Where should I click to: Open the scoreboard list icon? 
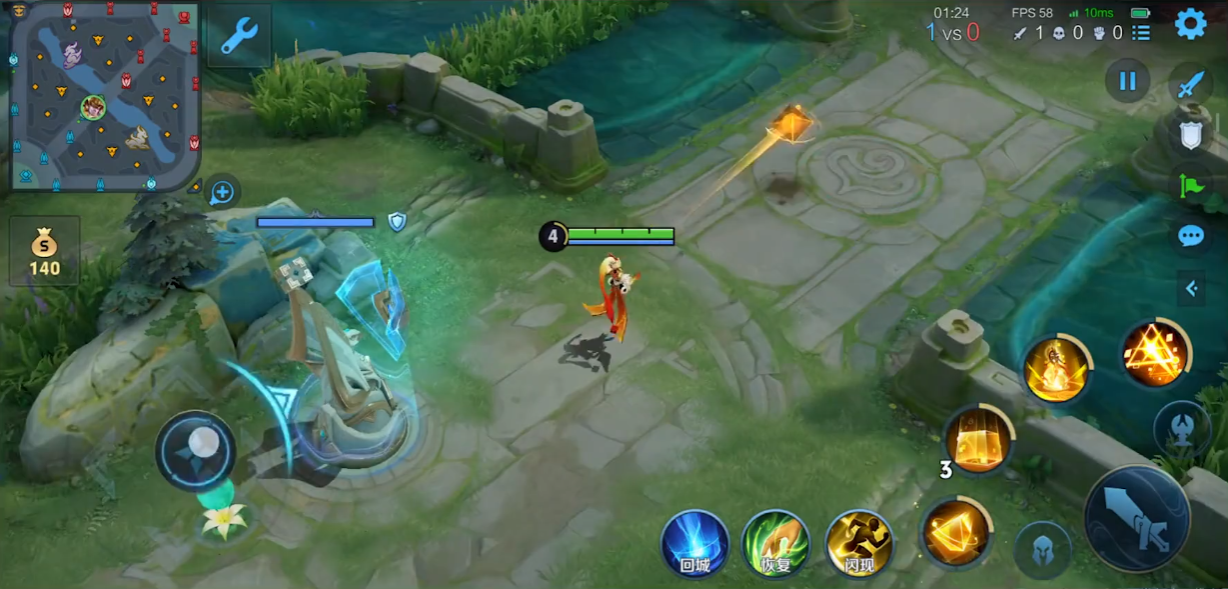click(x=1141, y=33)
